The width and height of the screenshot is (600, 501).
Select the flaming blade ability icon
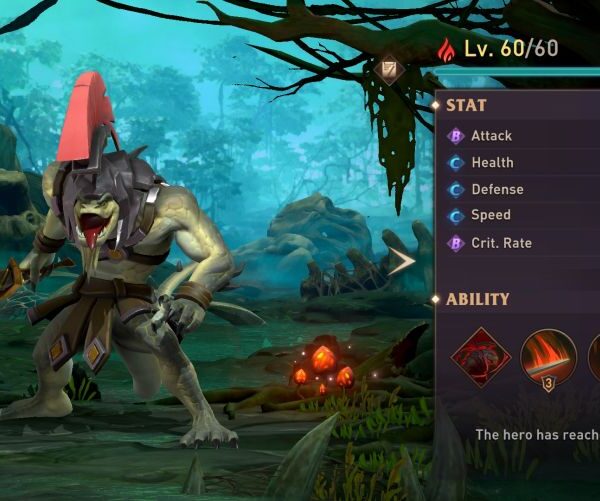548,356
